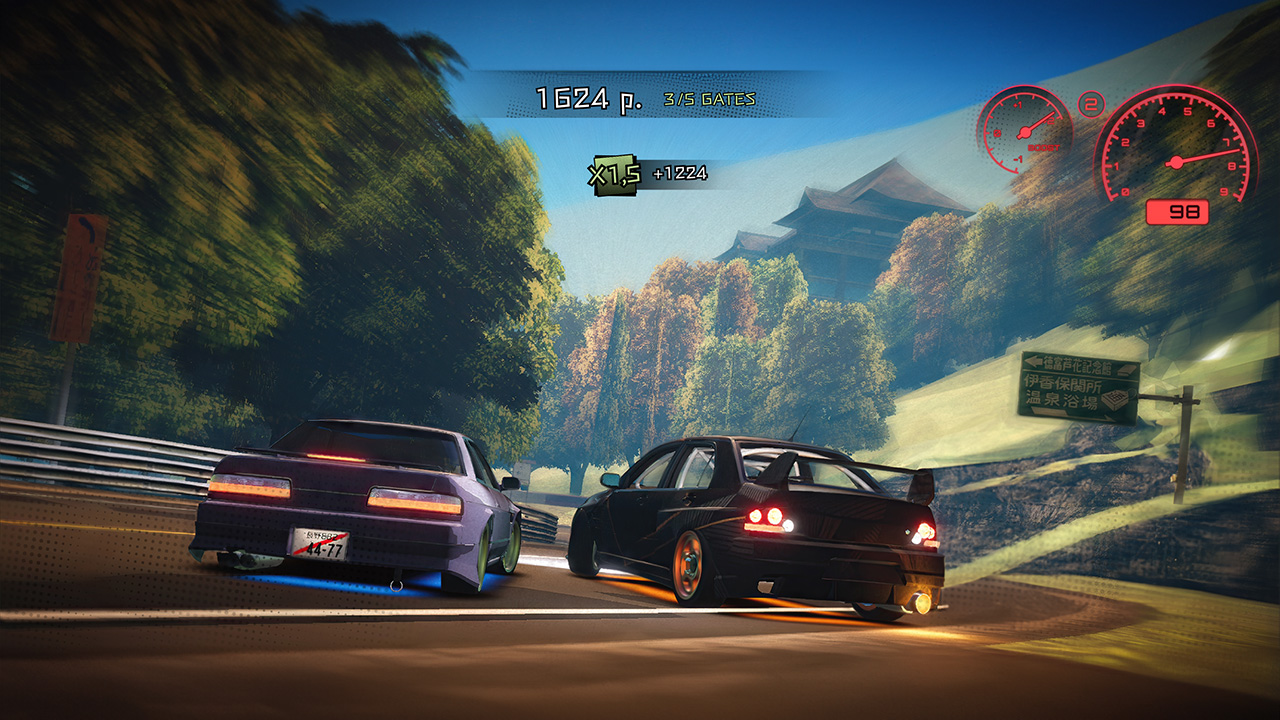Click the large red tachometer dial
The height and width of the screenshot is (720, 1280).
coord(1177,162)
